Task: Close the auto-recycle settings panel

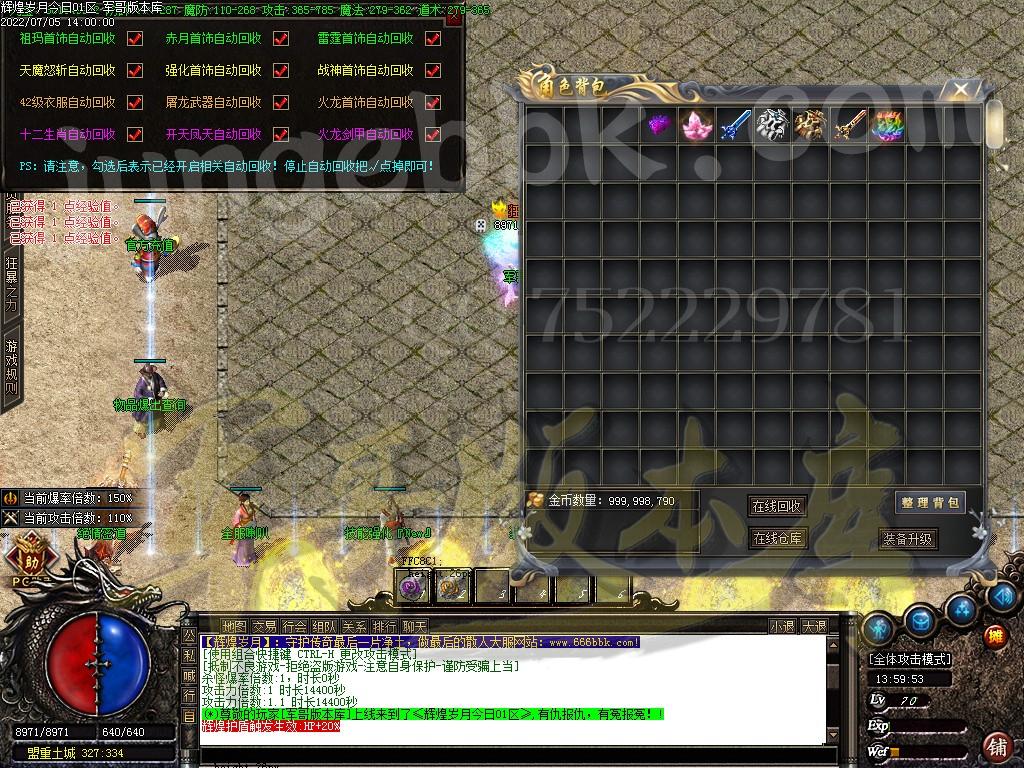Action: pos(453,17)
